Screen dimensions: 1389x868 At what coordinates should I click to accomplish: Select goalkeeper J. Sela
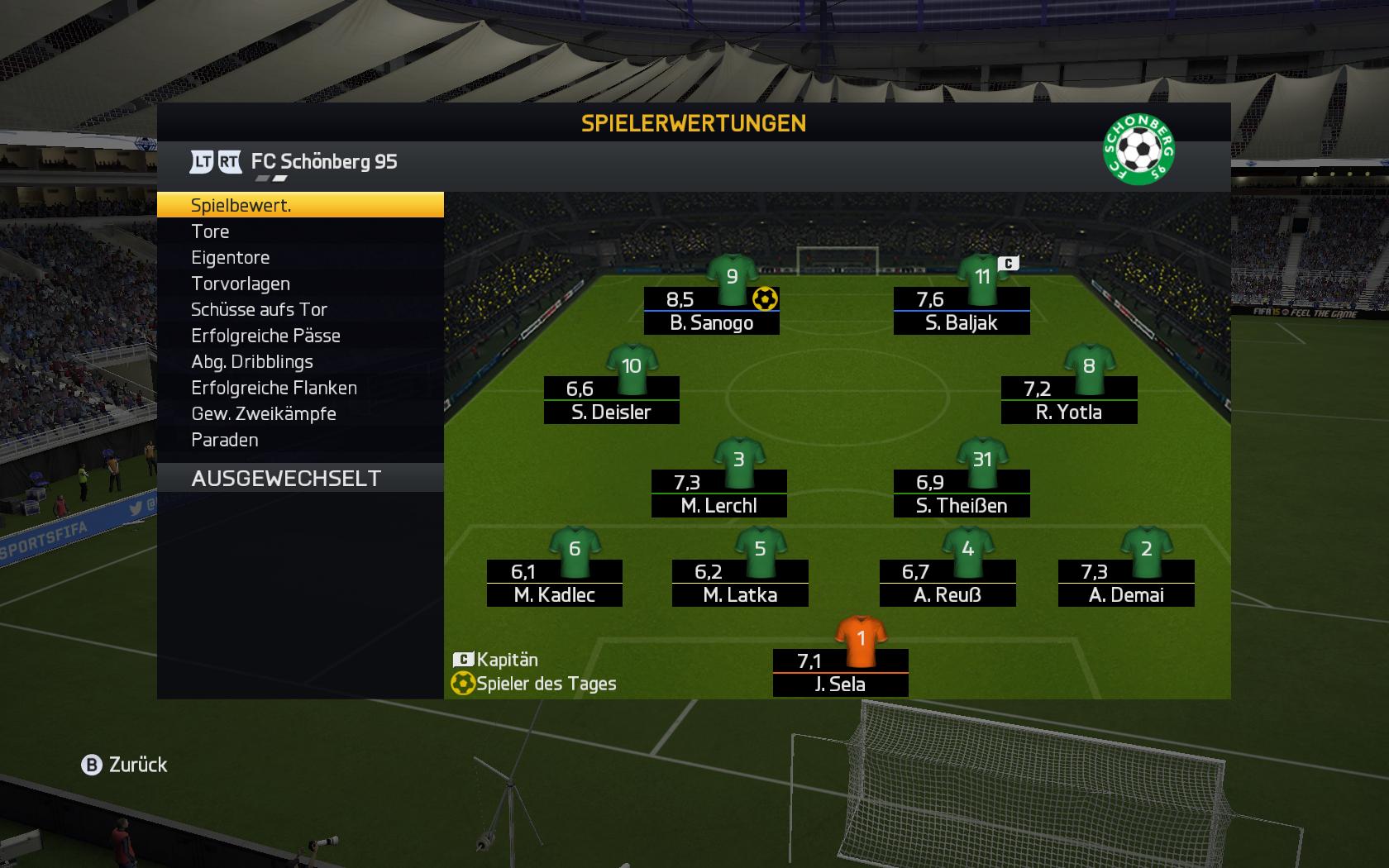(840, 672)
